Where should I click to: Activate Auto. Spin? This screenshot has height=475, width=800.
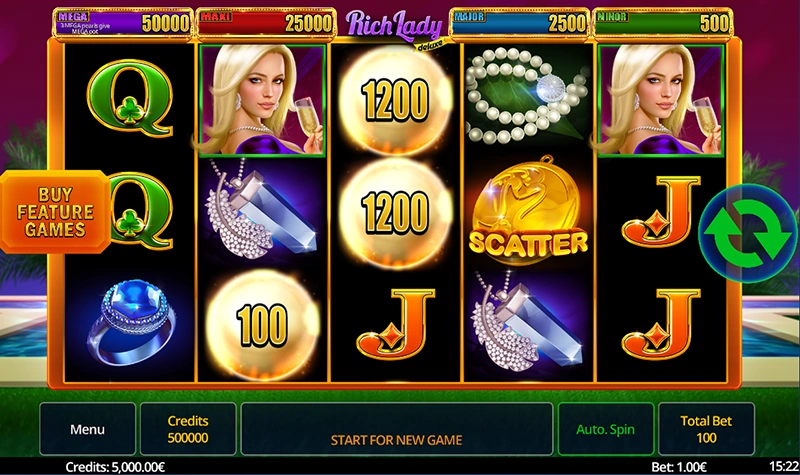pos(605,430)
